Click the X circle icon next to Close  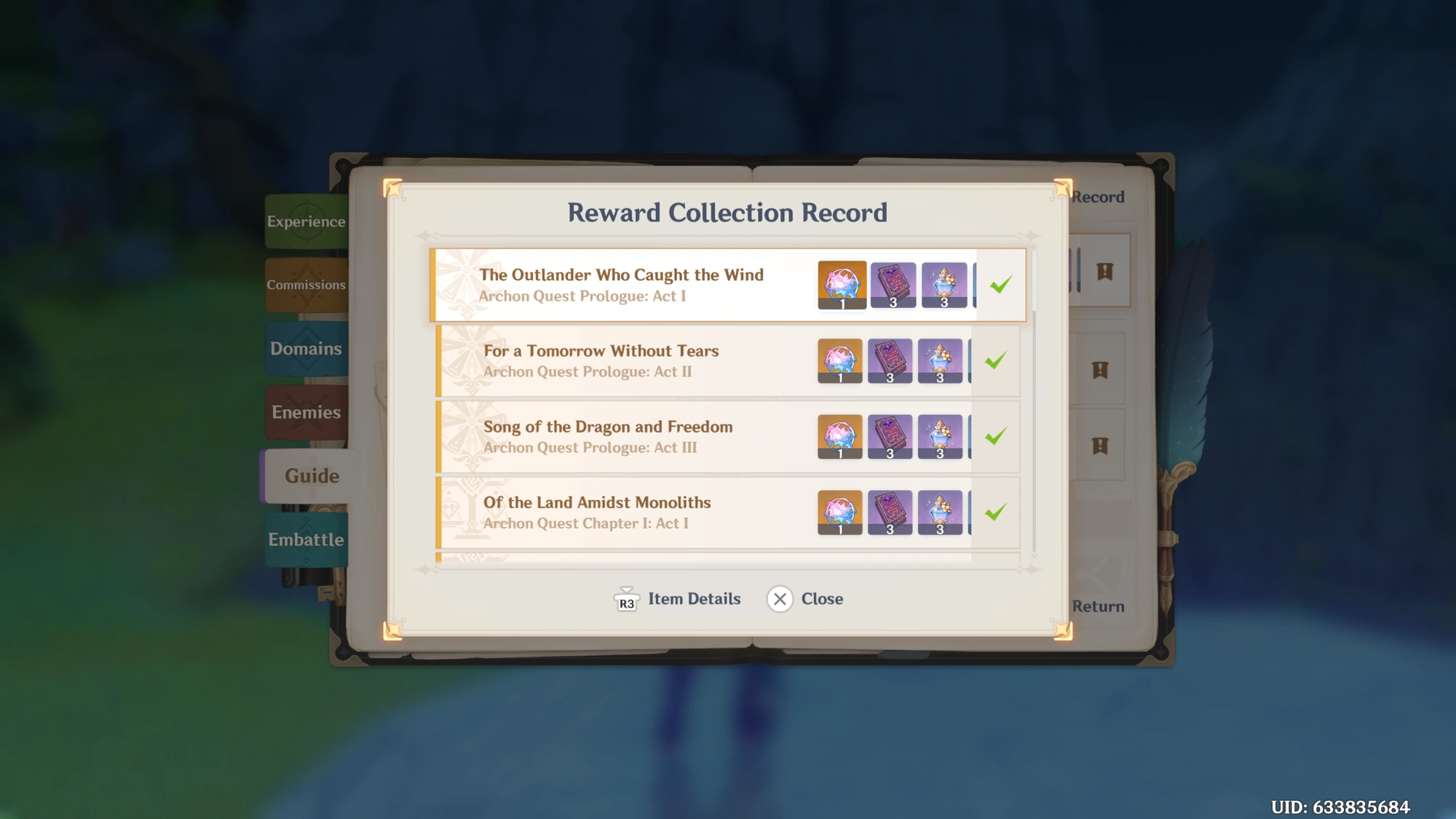780,598
